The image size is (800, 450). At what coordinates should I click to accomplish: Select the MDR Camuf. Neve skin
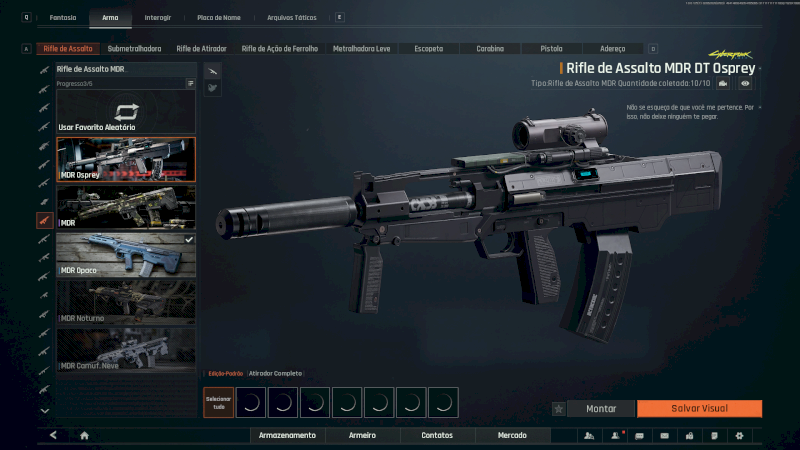pos(126,350)
